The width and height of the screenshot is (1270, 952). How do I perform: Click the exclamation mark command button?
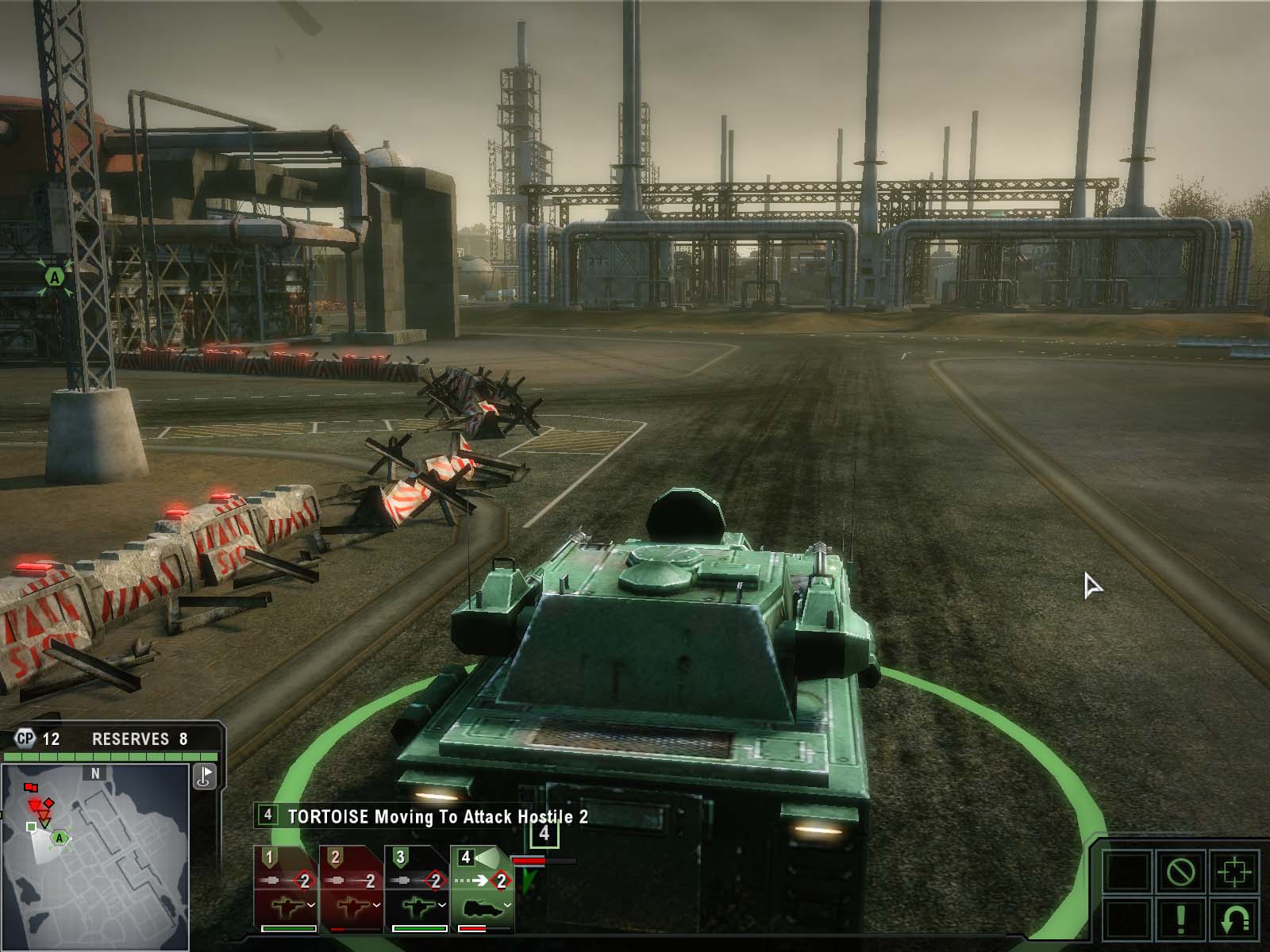coord(1180,920)
